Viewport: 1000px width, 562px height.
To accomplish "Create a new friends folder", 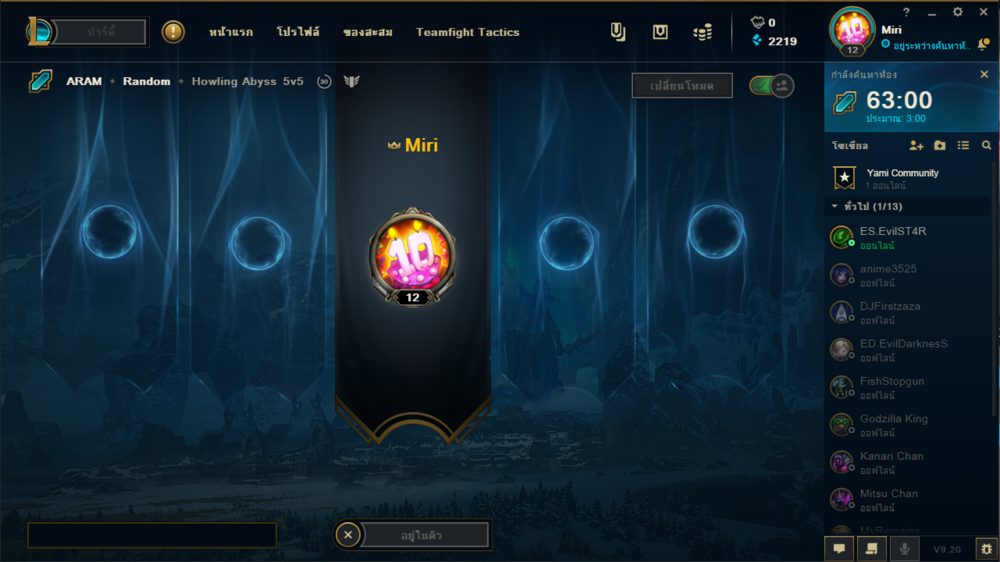I will [940, 146].
